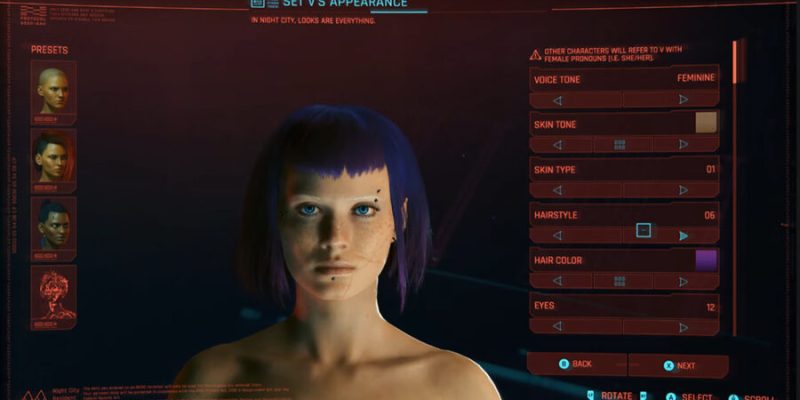Viewport: 800px width, 400px height.
Task: Select the previous Hair Color
Action: pyautogui.click(x=557, y=281)
